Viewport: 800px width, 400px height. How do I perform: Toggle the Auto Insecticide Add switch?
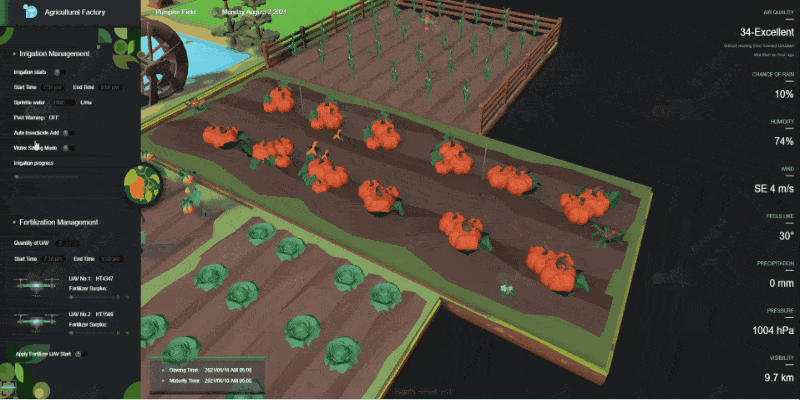(66, 132)
